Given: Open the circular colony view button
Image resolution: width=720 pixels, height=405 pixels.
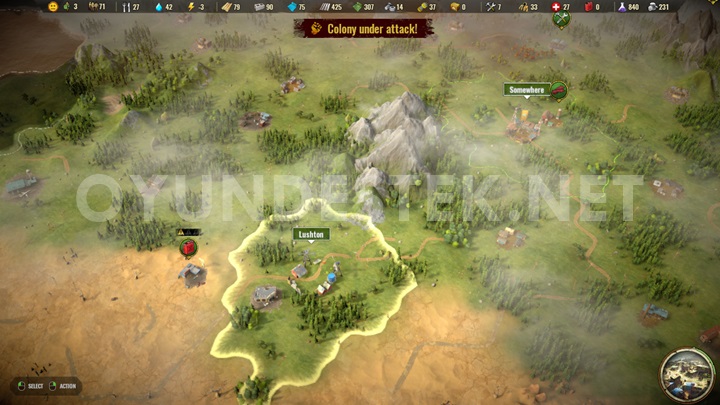Looking at the screenshot, I should click(686, 372).
